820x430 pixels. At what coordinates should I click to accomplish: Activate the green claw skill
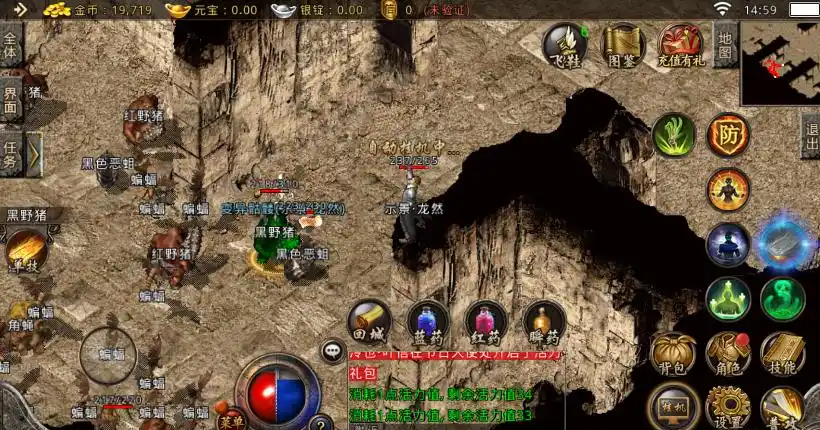point(673,135)
